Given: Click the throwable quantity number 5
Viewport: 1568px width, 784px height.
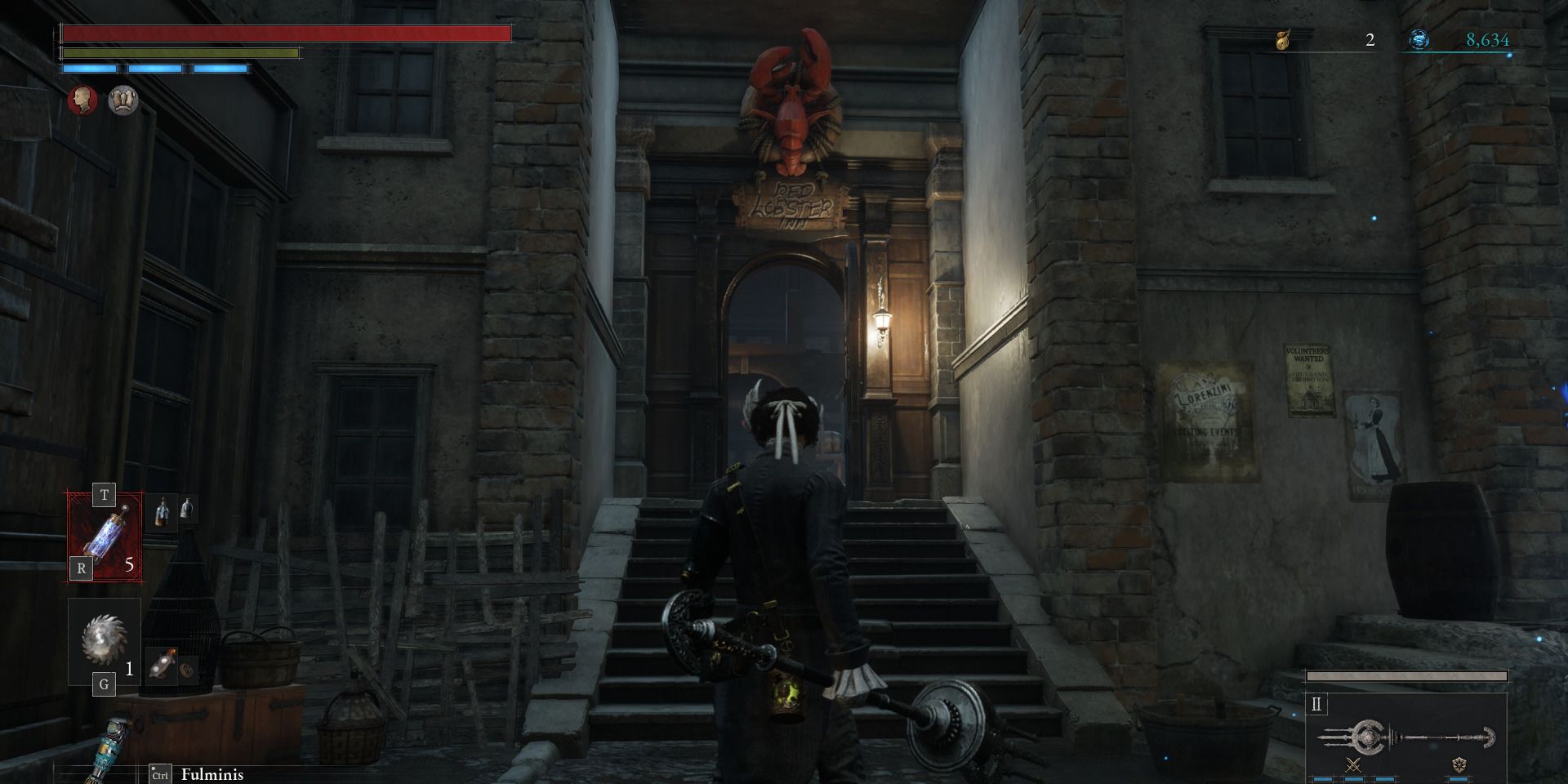Looking at the screenshot, I should (x=129, y=564).
